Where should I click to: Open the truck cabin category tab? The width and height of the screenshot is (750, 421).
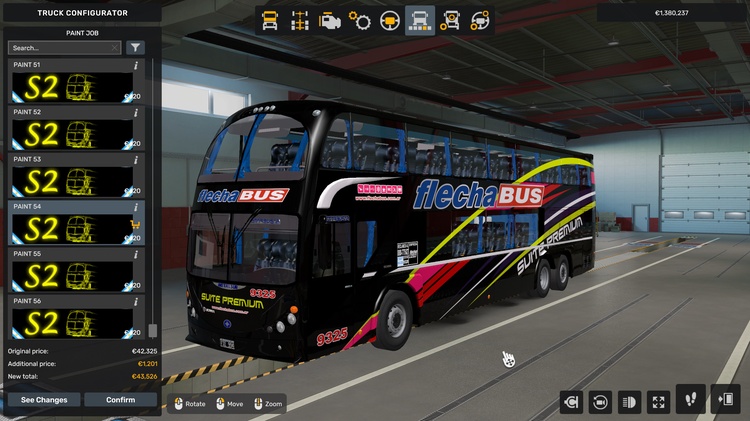point(270,20)
